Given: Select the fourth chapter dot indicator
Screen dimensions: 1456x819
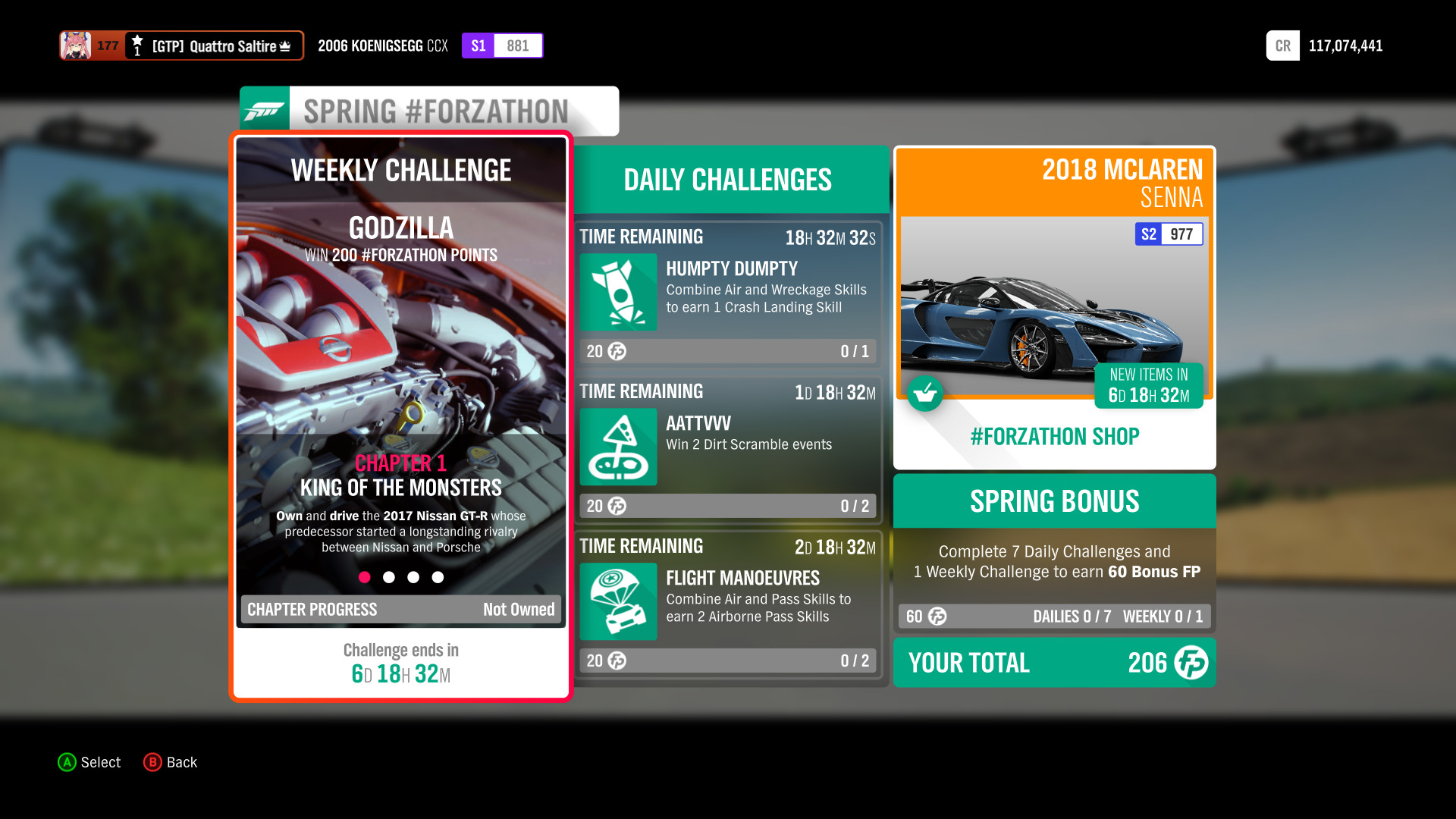Looking at the screenshot, I should [x=438, y=577].
